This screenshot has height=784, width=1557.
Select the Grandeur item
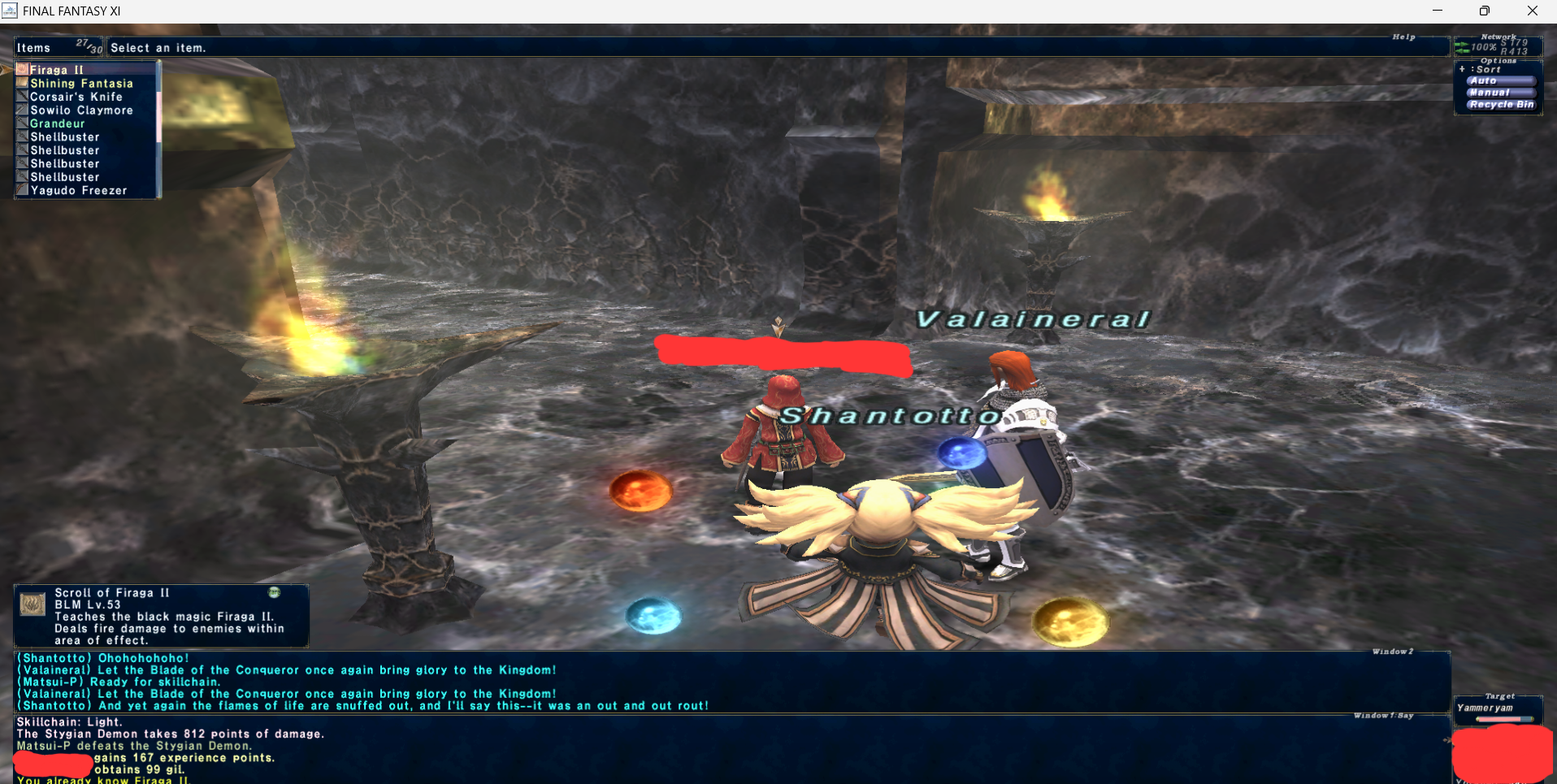tap(57, 123)
